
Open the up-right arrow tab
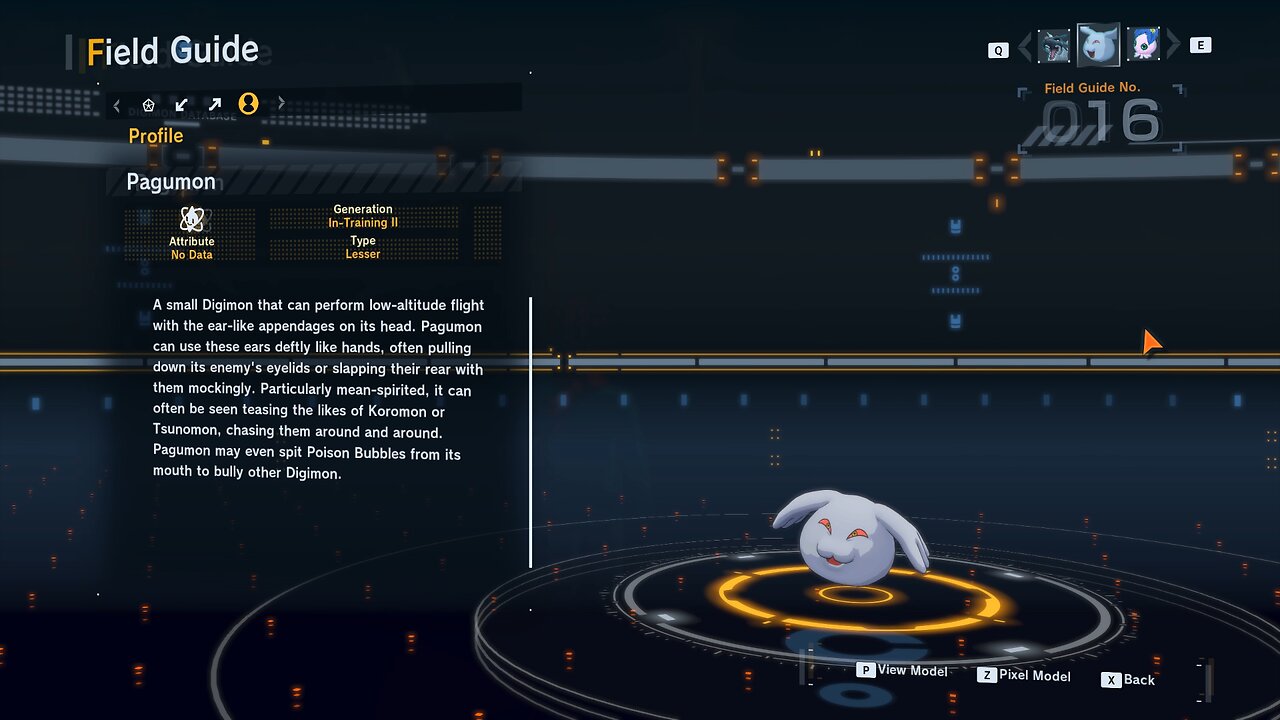(214, 104)
